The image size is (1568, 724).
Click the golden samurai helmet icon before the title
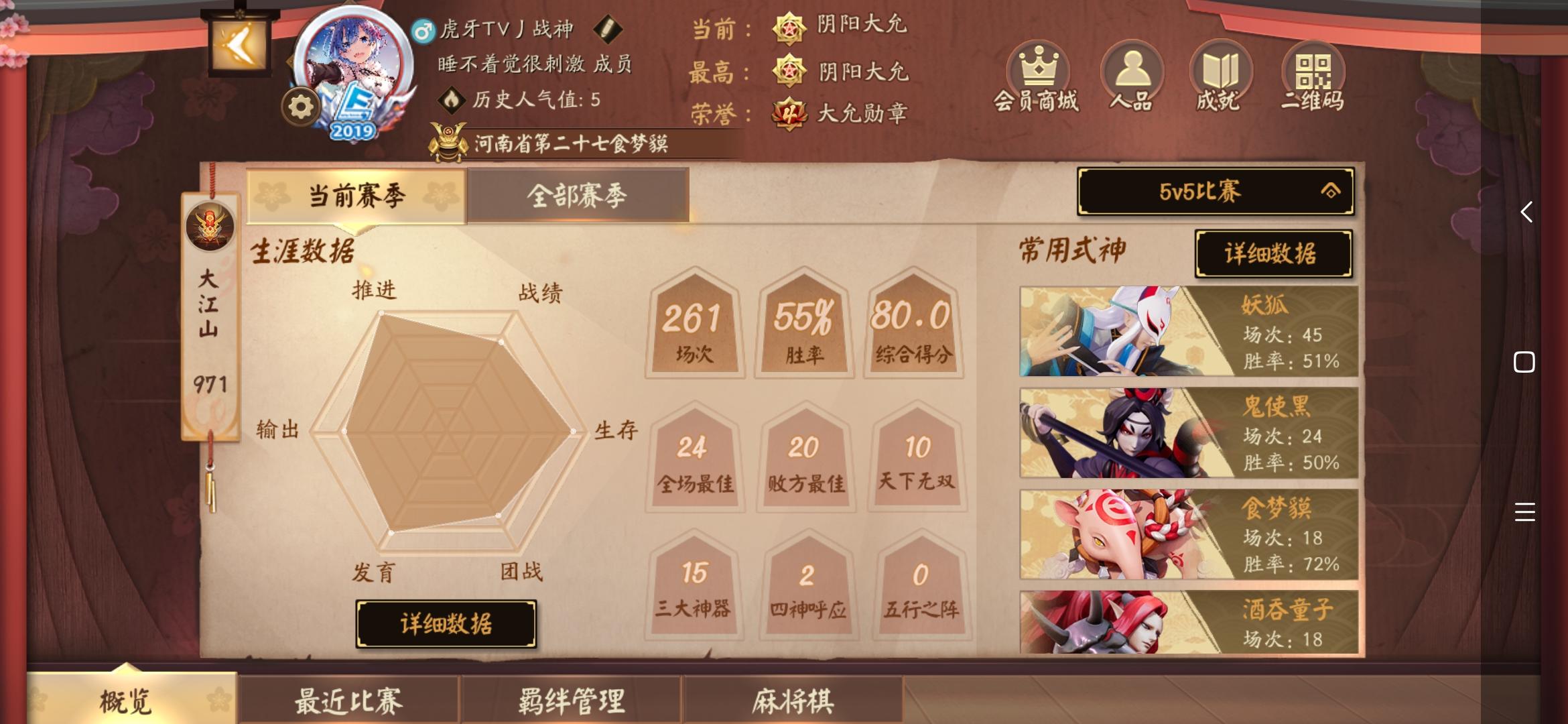pyautogui.click(x=447, y=139)
